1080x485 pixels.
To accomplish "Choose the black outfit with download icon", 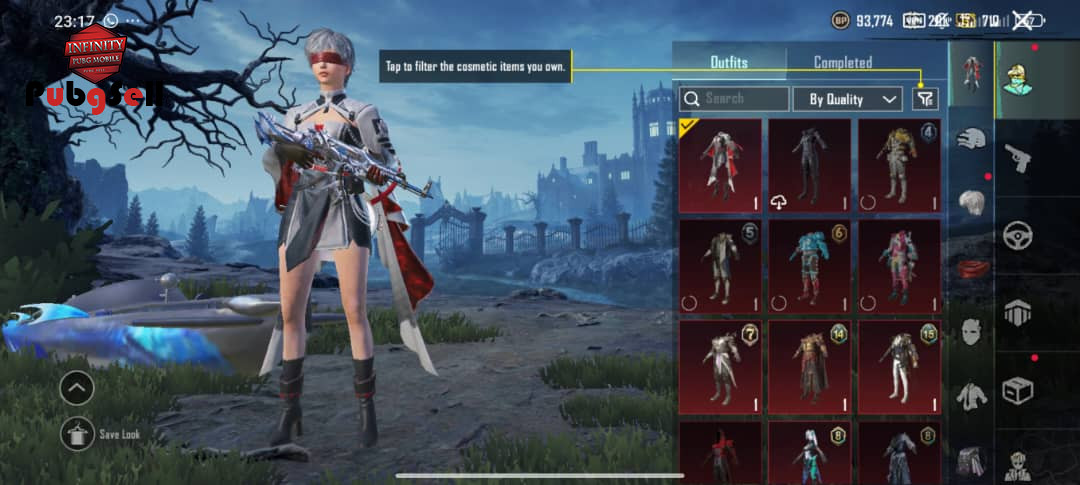I will (809, 166).
